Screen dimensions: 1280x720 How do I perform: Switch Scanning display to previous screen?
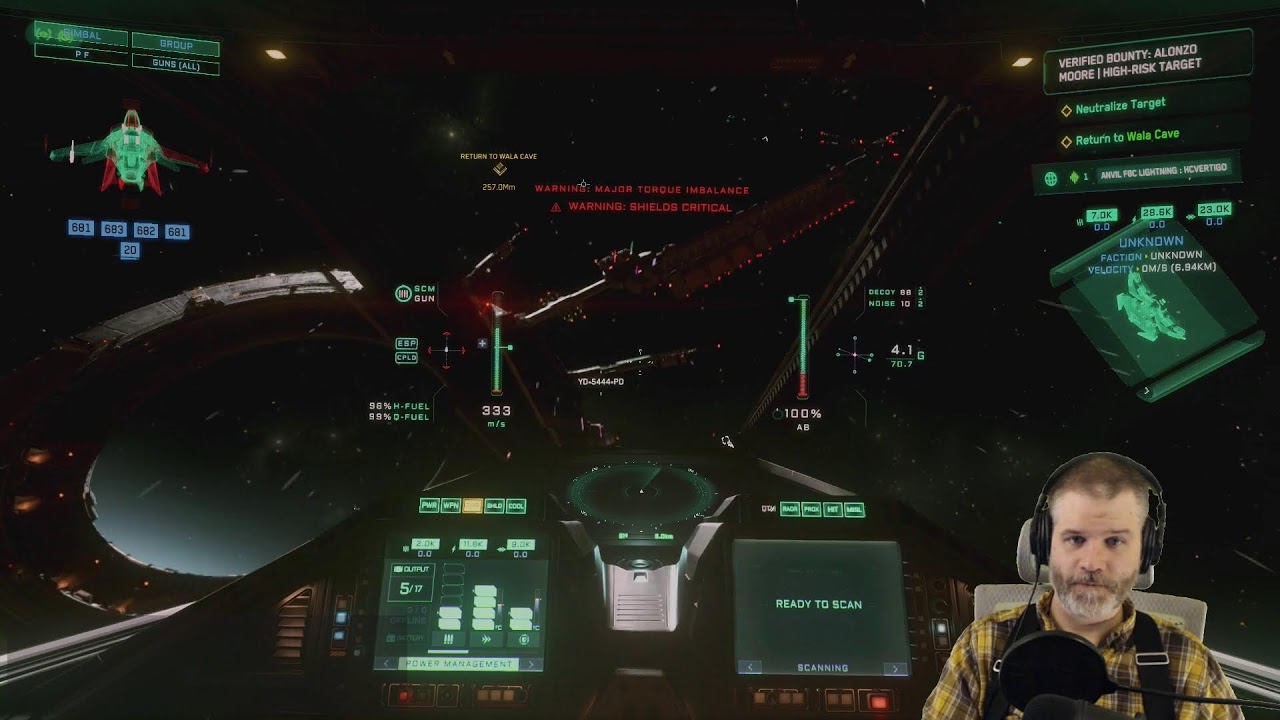(750, 668)
